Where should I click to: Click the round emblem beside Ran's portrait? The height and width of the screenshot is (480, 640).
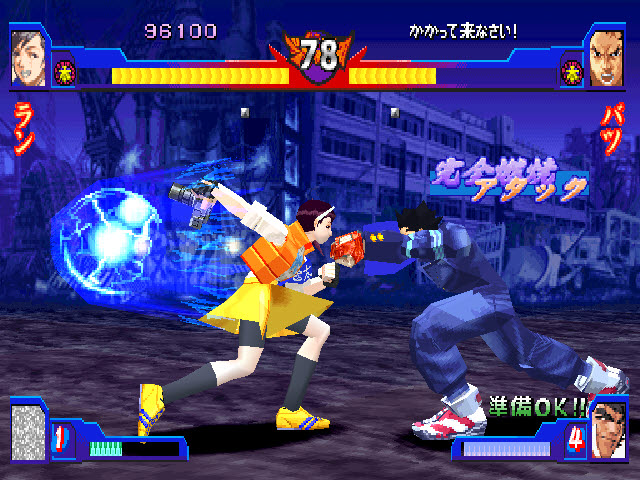coord(64,72)
